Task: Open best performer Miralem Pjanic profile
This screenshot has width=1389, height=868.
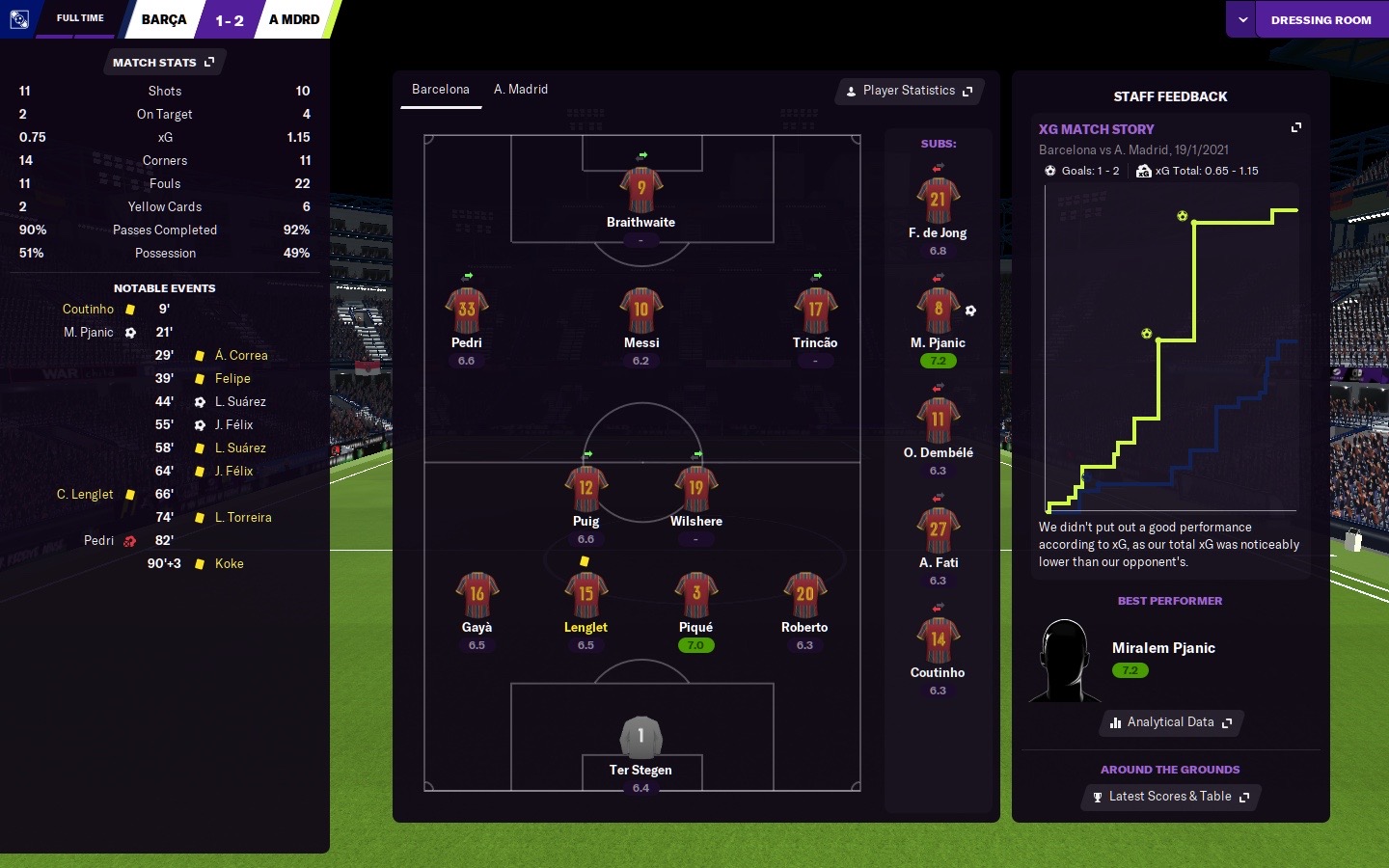Action: [x=1163, y=648]
